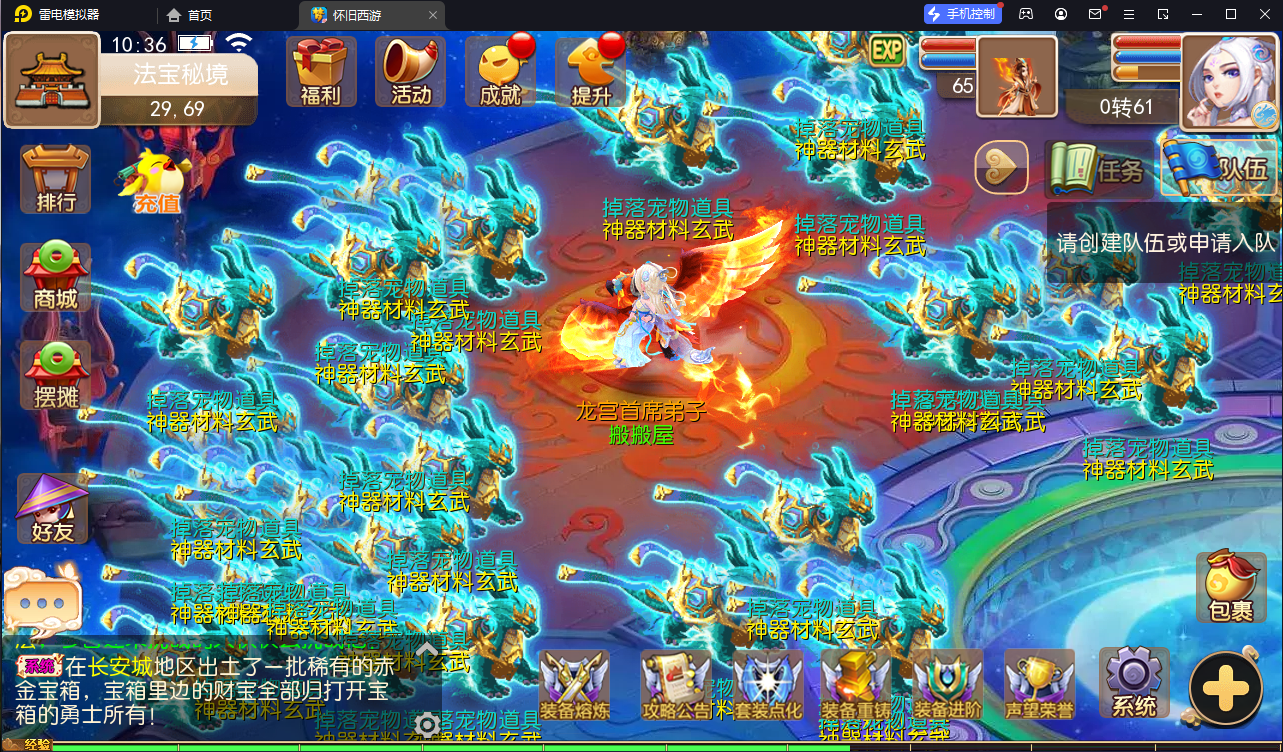Open the 摆摊 stall icon
This screenshot has height=752, width=1283.
tap(53, 375)
